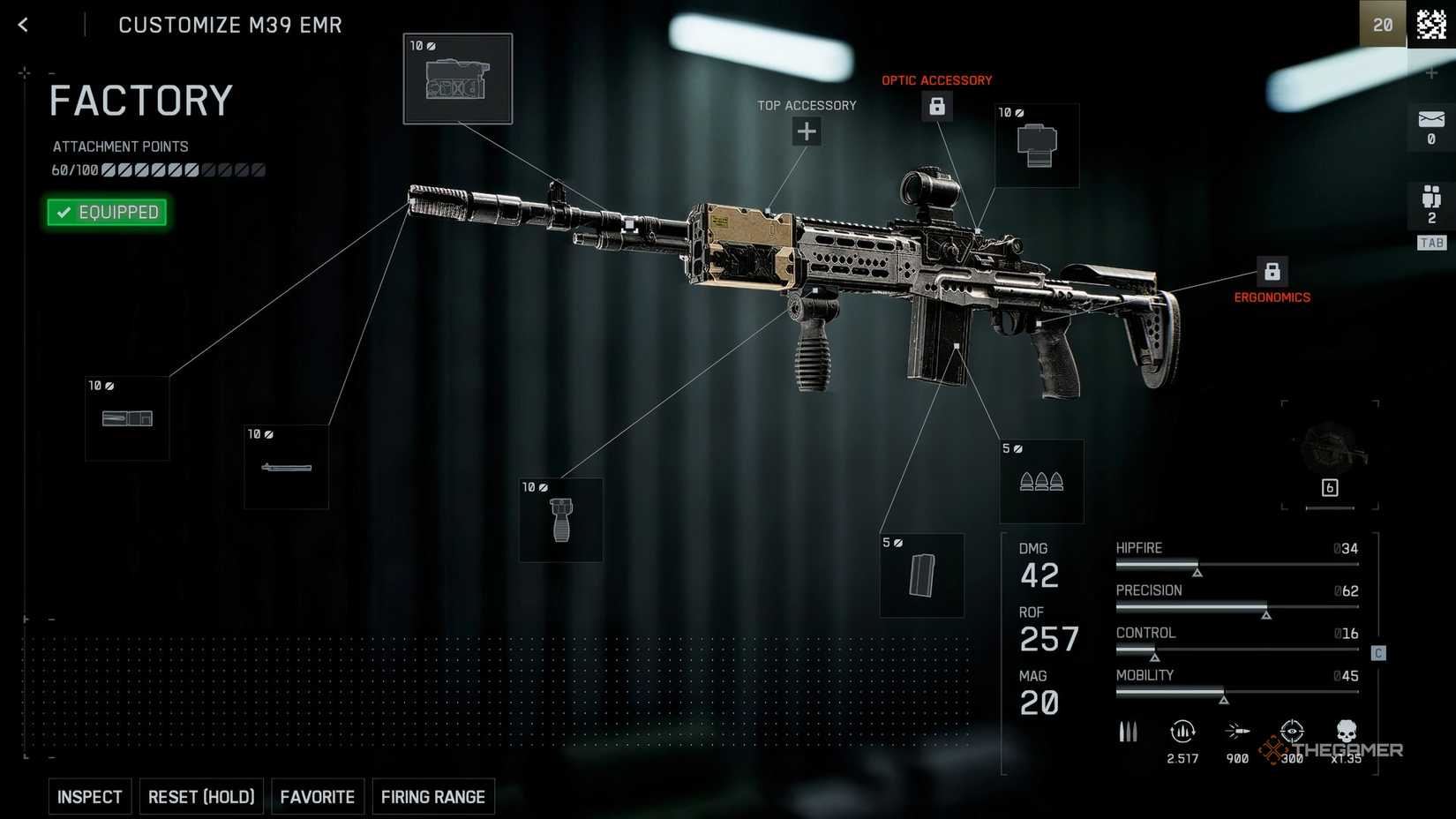Open the magazine attachment slot
1456x819 pixels.
point(922,575)
